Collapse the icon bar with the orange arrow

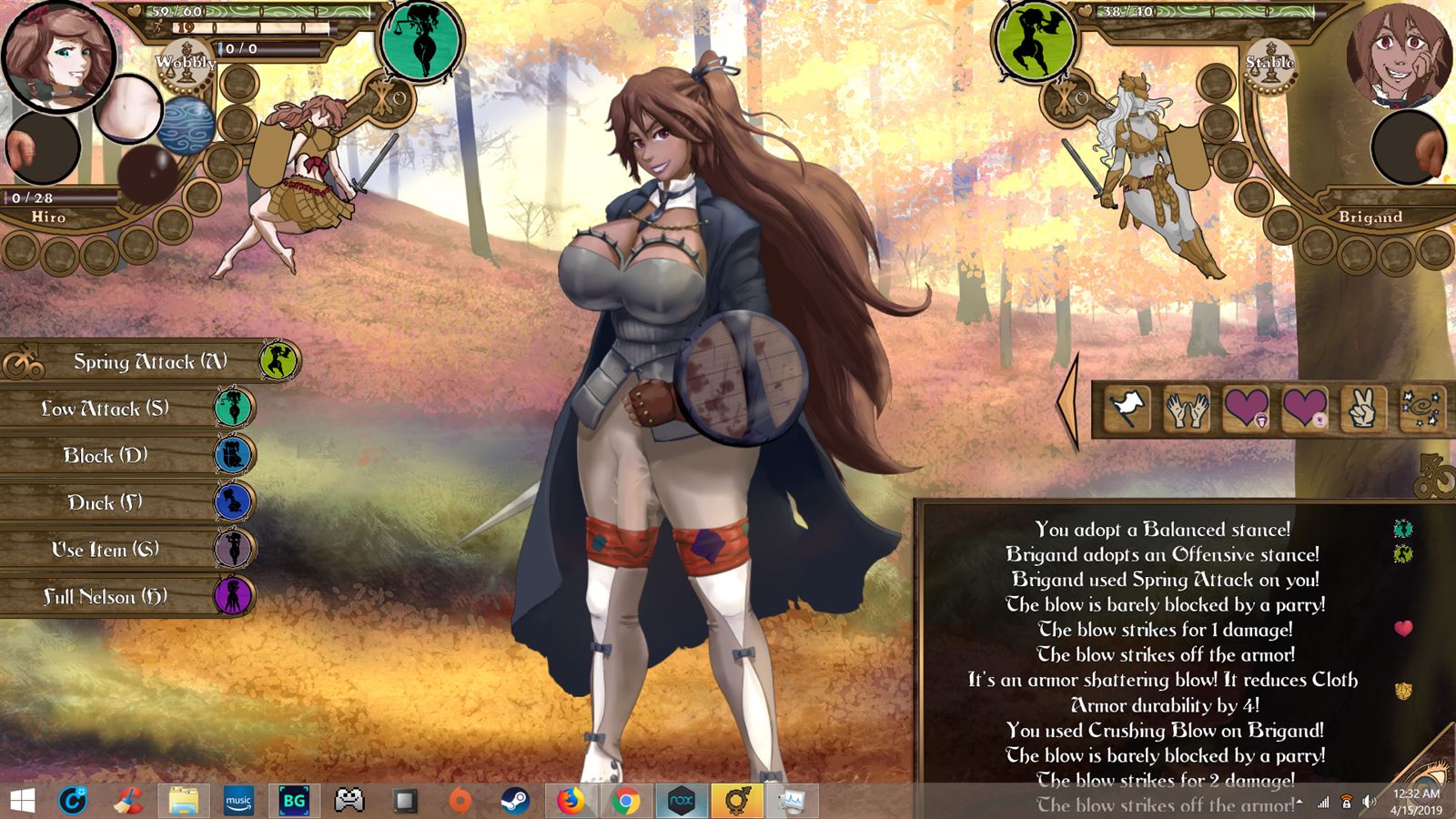click(1068, 402)
